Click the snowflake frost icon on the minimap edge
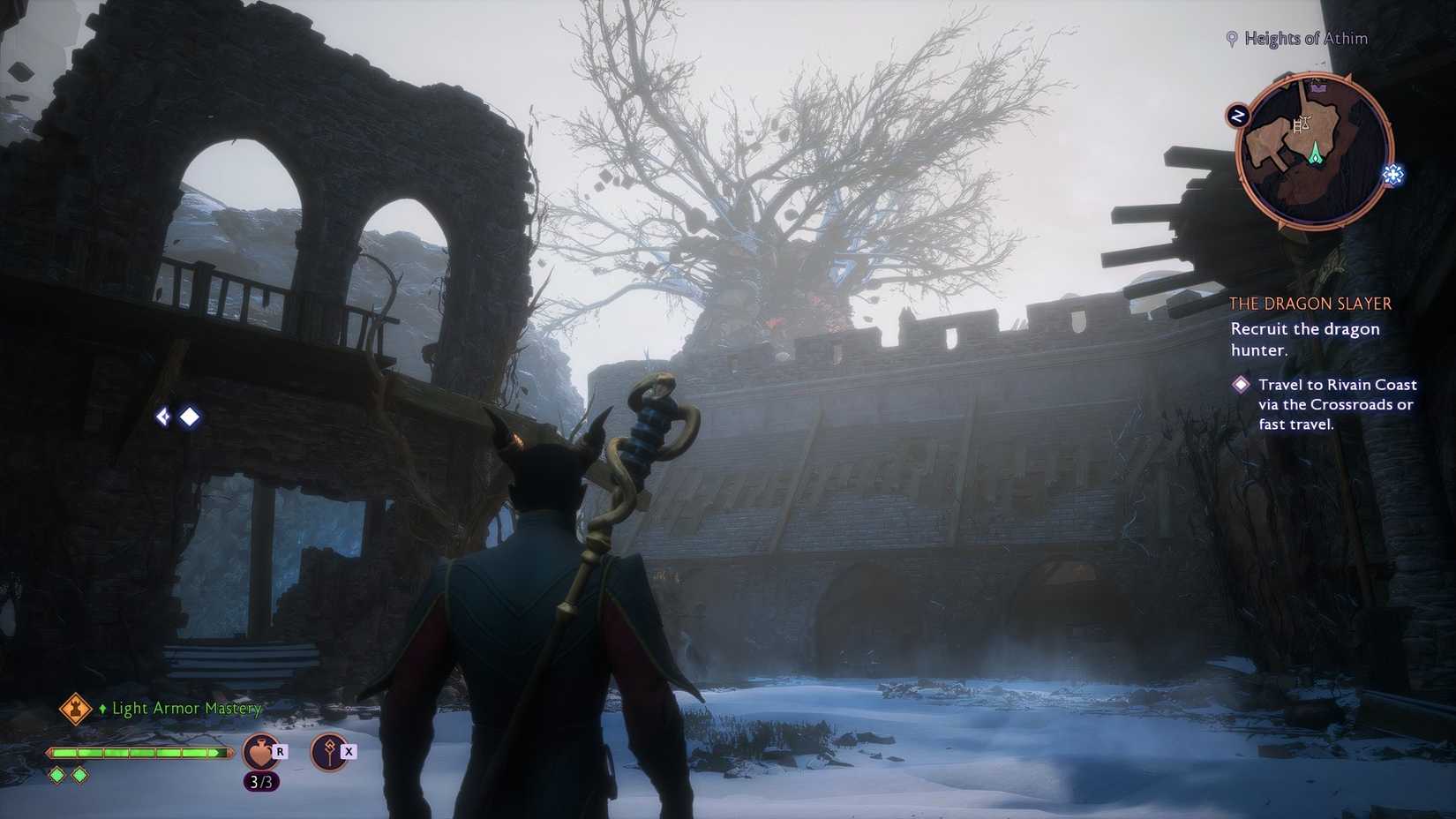 1392,175
